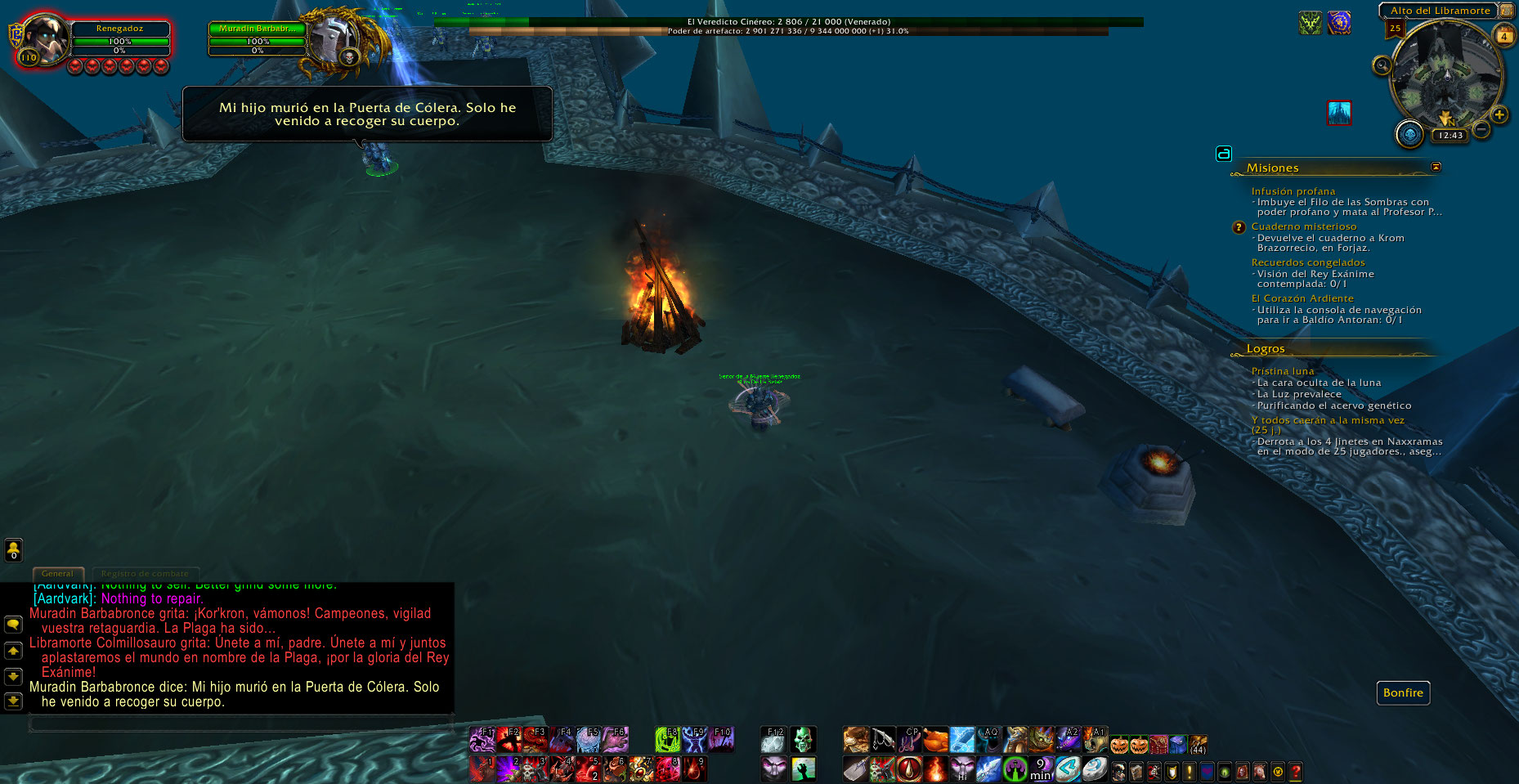The image size is (1519, 784).
Task: Open the calendar icon showing day 4
Action: [x=1503, y=36]
